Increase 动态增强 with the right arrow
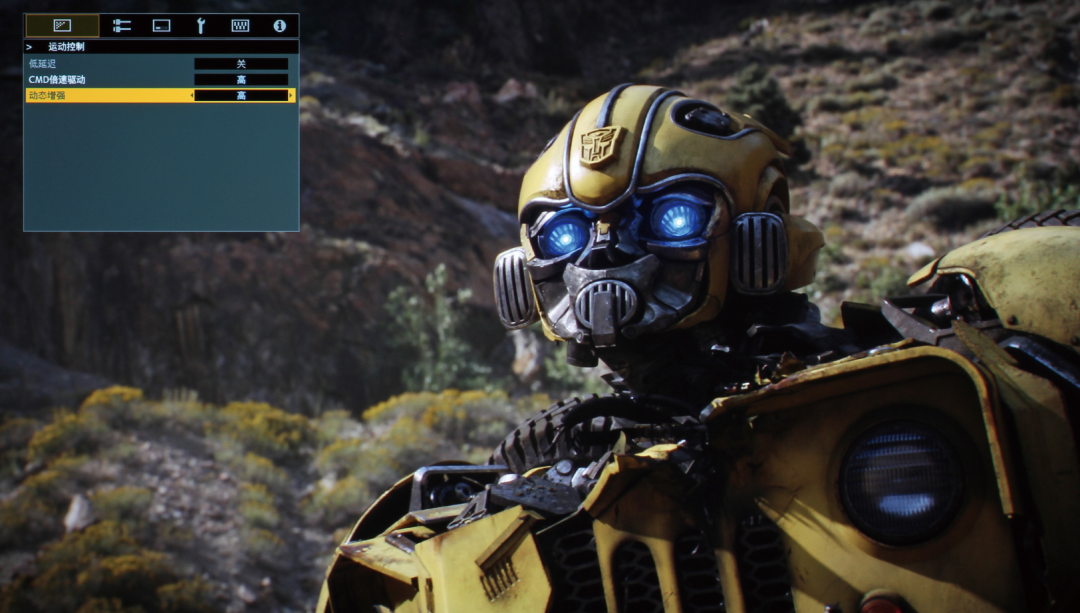This screenshot has height=613, width=1080. (x=291, y=96)
